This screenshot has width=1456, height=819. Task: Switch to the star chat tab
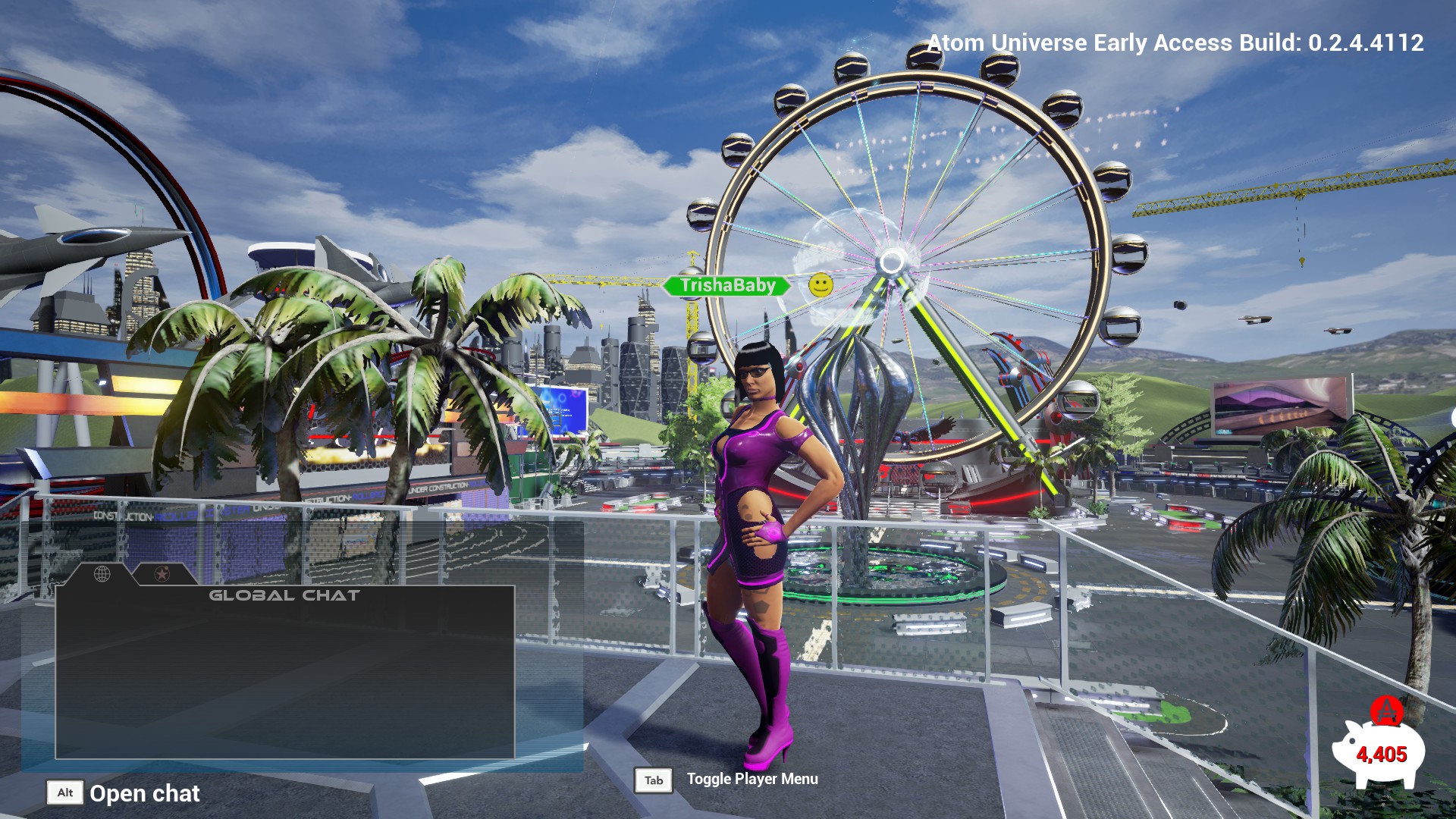tap(162, 575)
